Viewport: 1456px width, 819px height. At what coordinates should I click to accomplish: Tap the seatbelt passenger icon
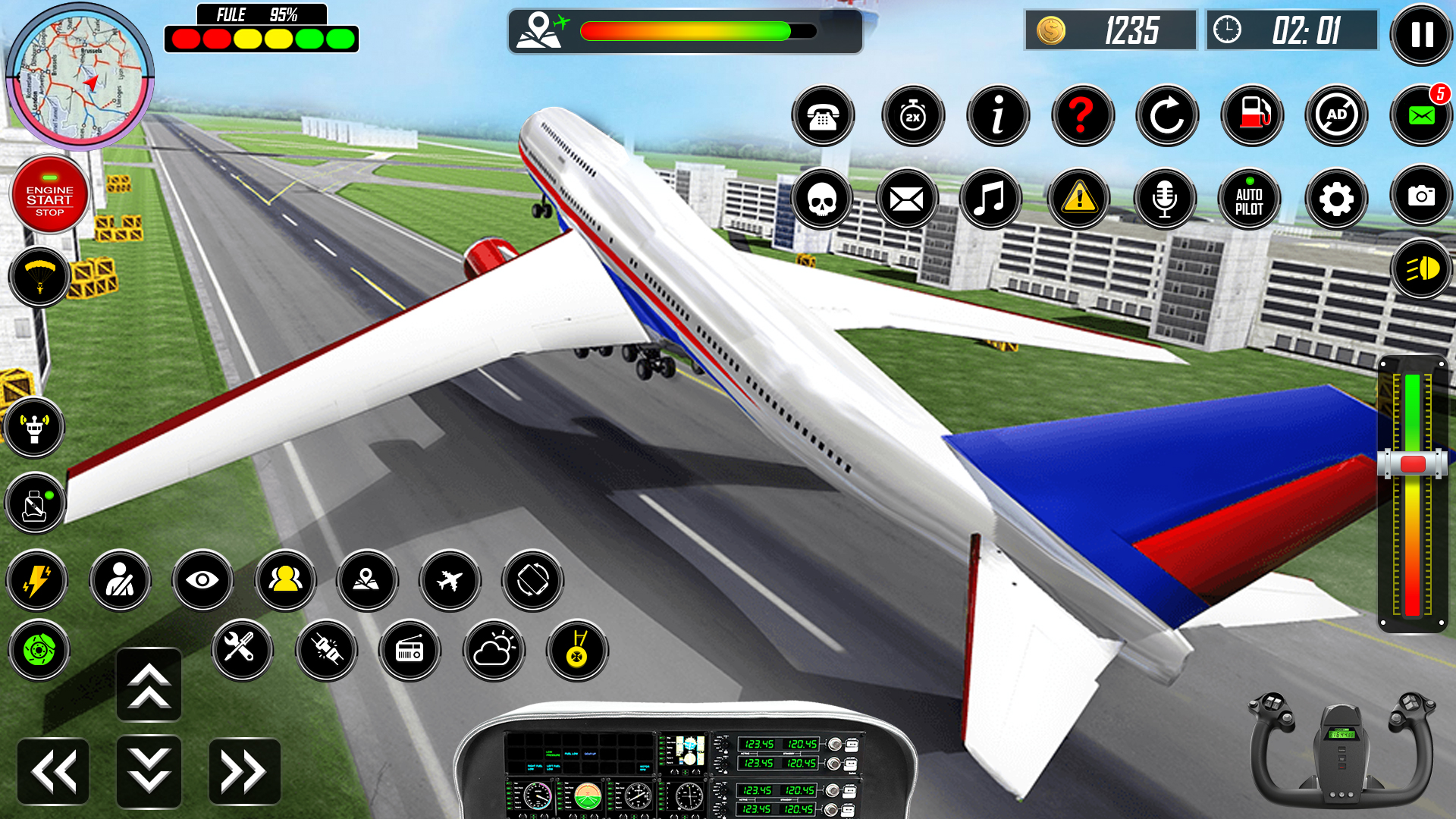pyautogui.click(x=121, y=580)
